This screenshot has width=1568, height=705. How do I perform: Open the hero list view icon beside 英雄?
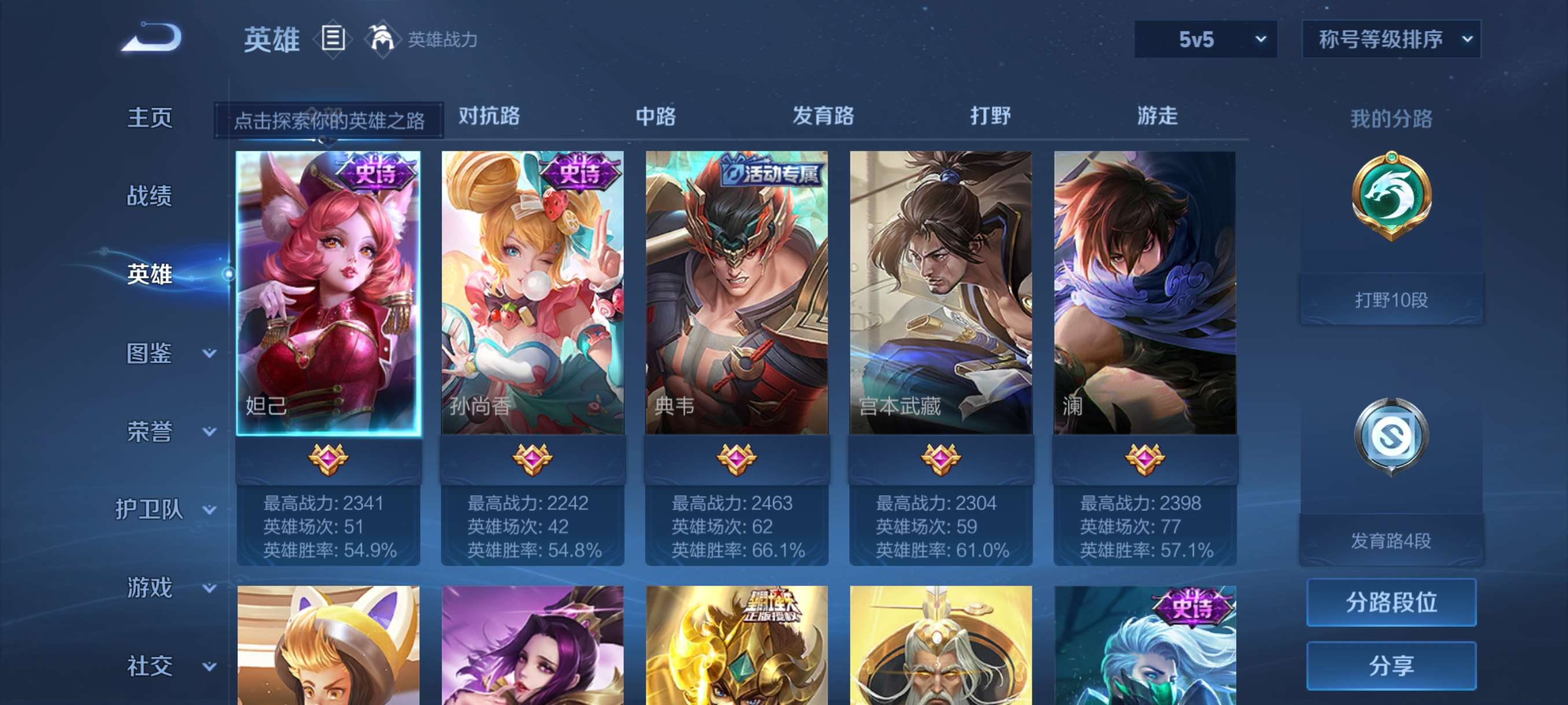332,38
